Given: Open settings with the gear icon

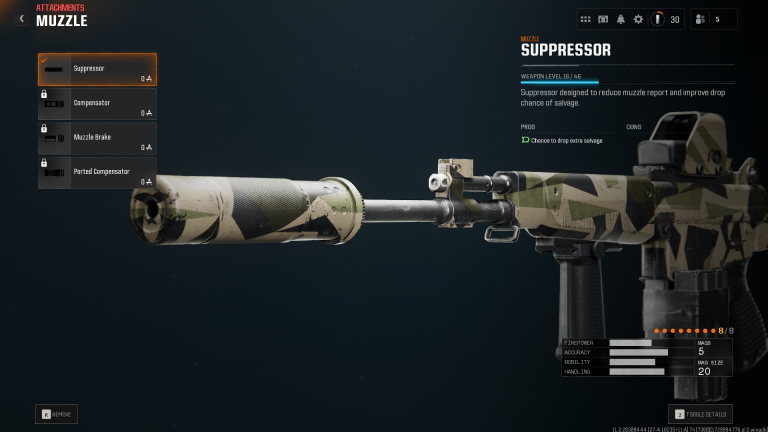Looking at the screenshot, I should coord(638,19).
